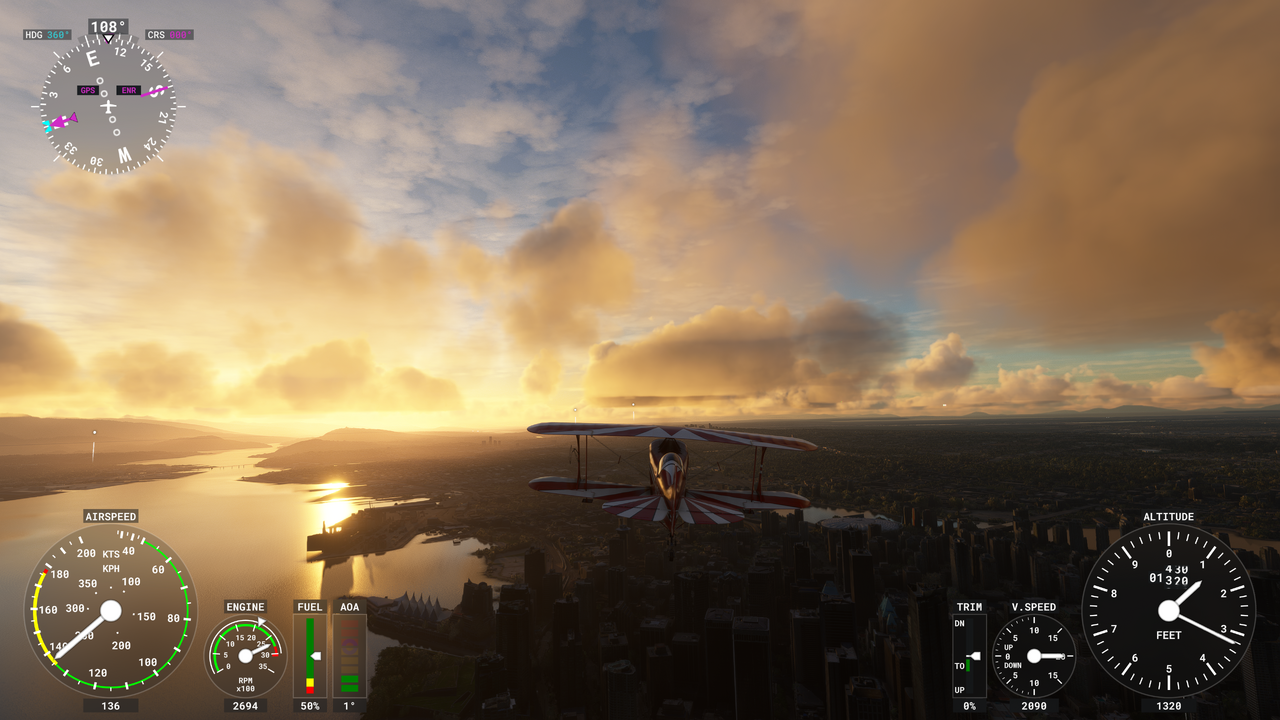Click the heading compass navigation dial
Screen dimensions: 1280x720
point(108,106)
